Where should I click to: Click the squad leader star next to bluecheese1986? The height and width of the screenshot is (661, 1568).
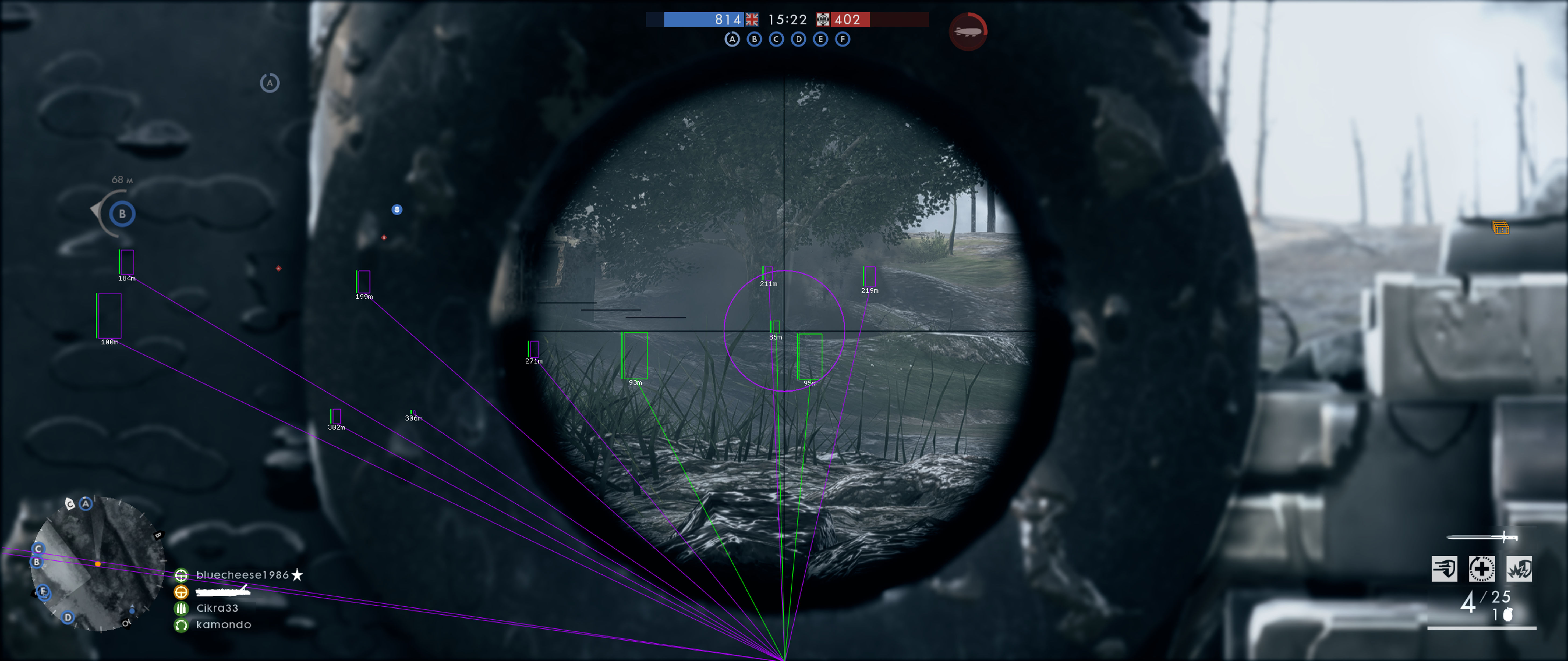pyautogui.click(x=297, y=576)
